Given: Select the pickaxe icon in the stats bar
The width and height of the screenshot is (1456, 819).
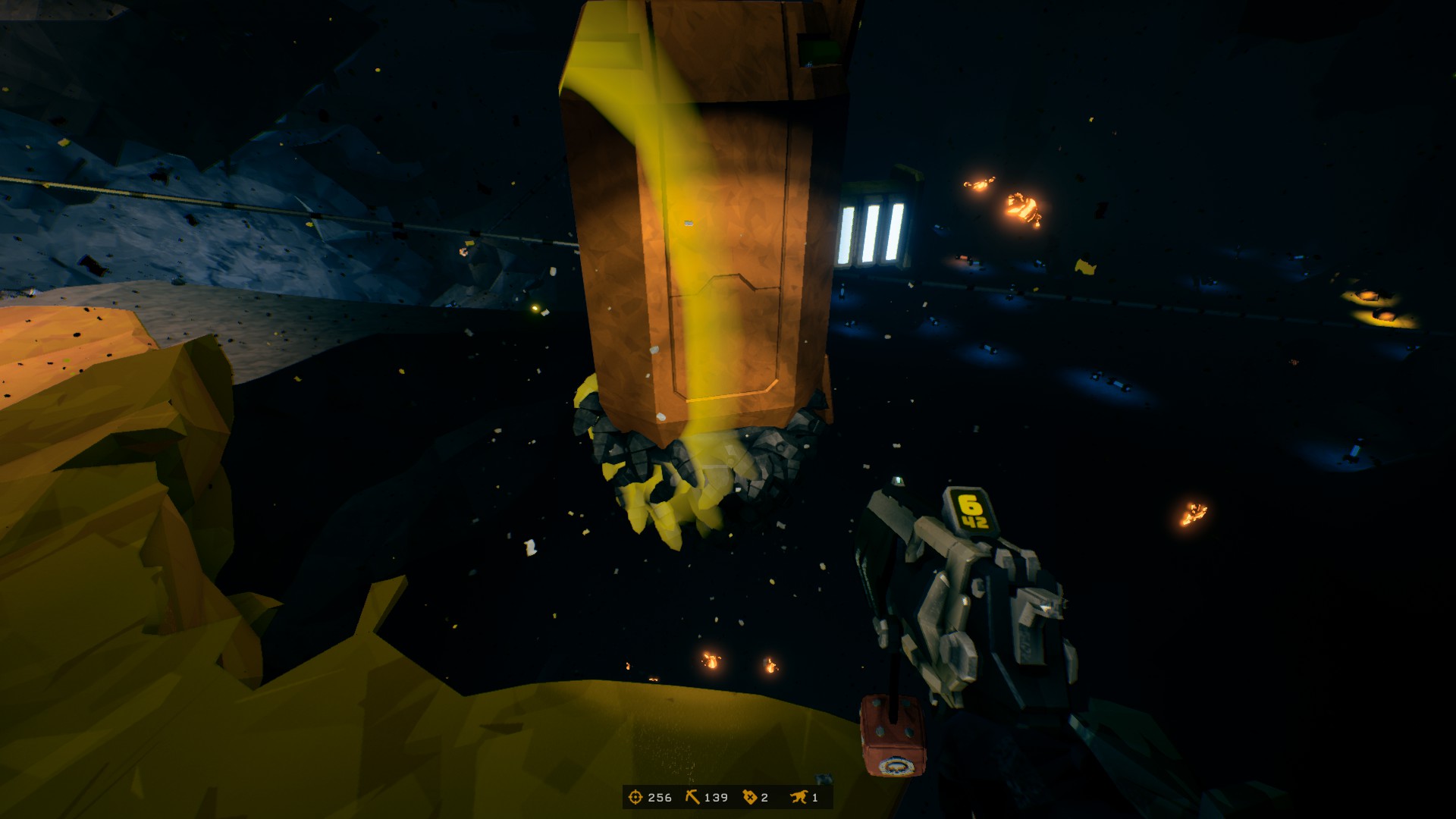Looking at the screenshot, I should pos(693,797).
